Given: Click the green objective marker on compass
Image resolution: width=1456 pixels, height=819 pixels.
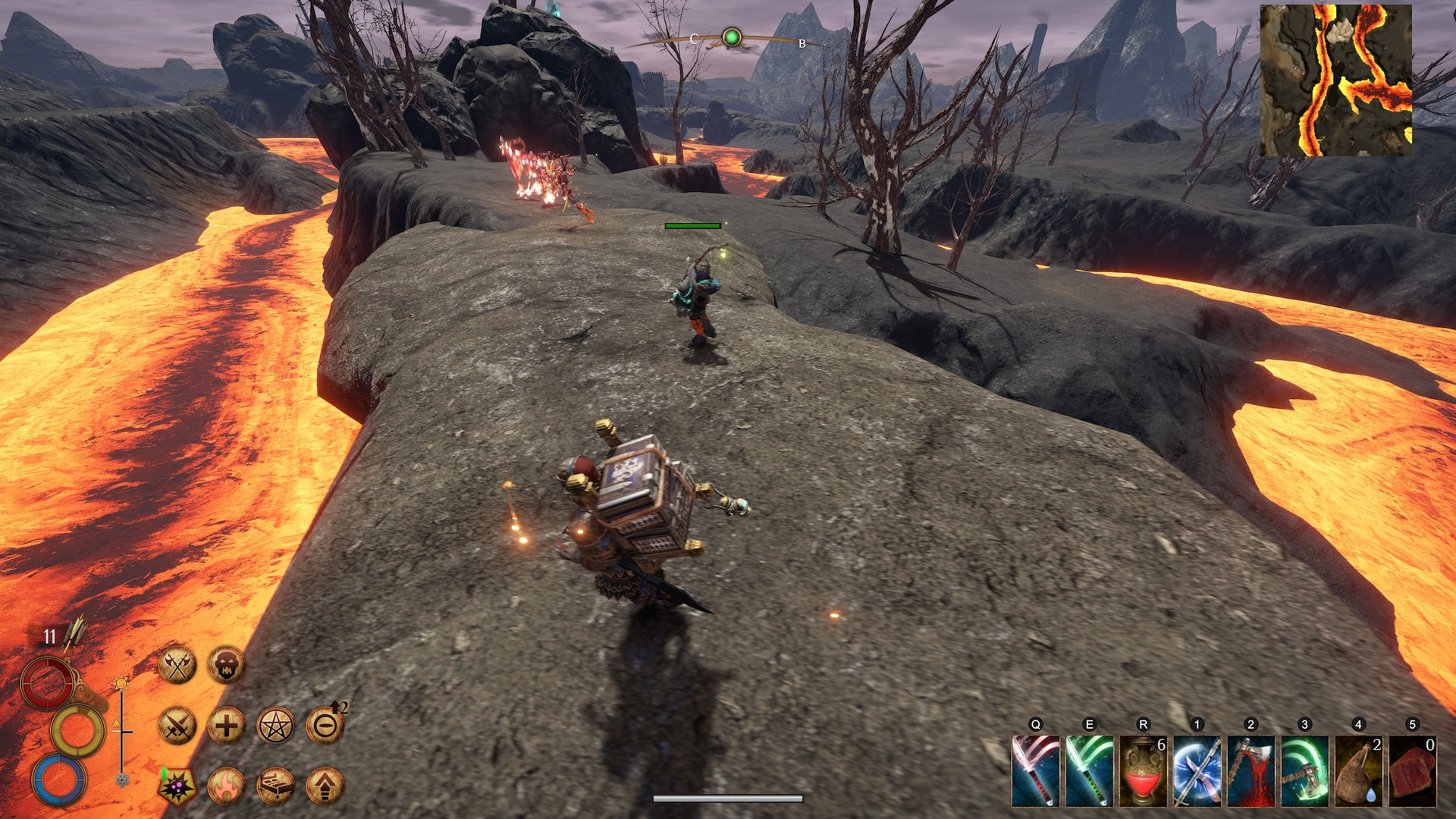Looking at the screenshot, I should click(732, 37).
